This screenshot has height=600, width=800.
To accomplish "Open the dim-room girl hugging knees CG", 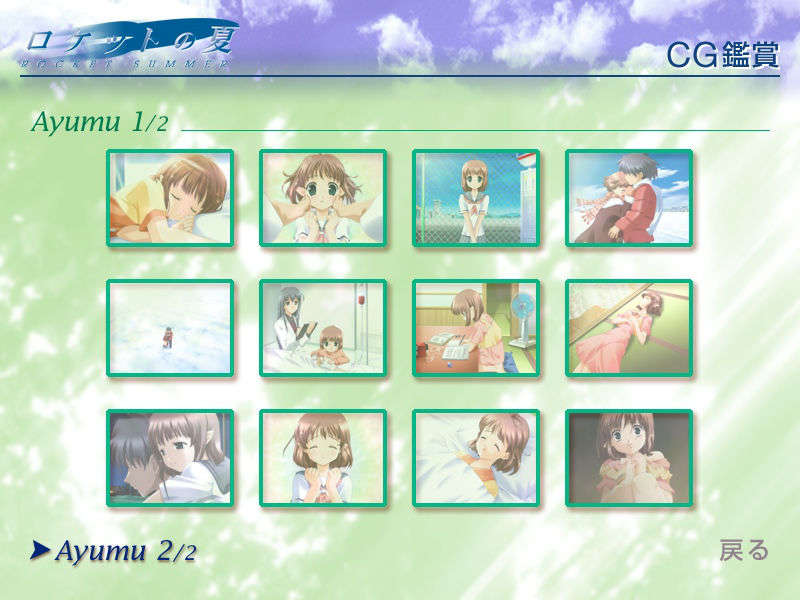I will pos(629,458).
